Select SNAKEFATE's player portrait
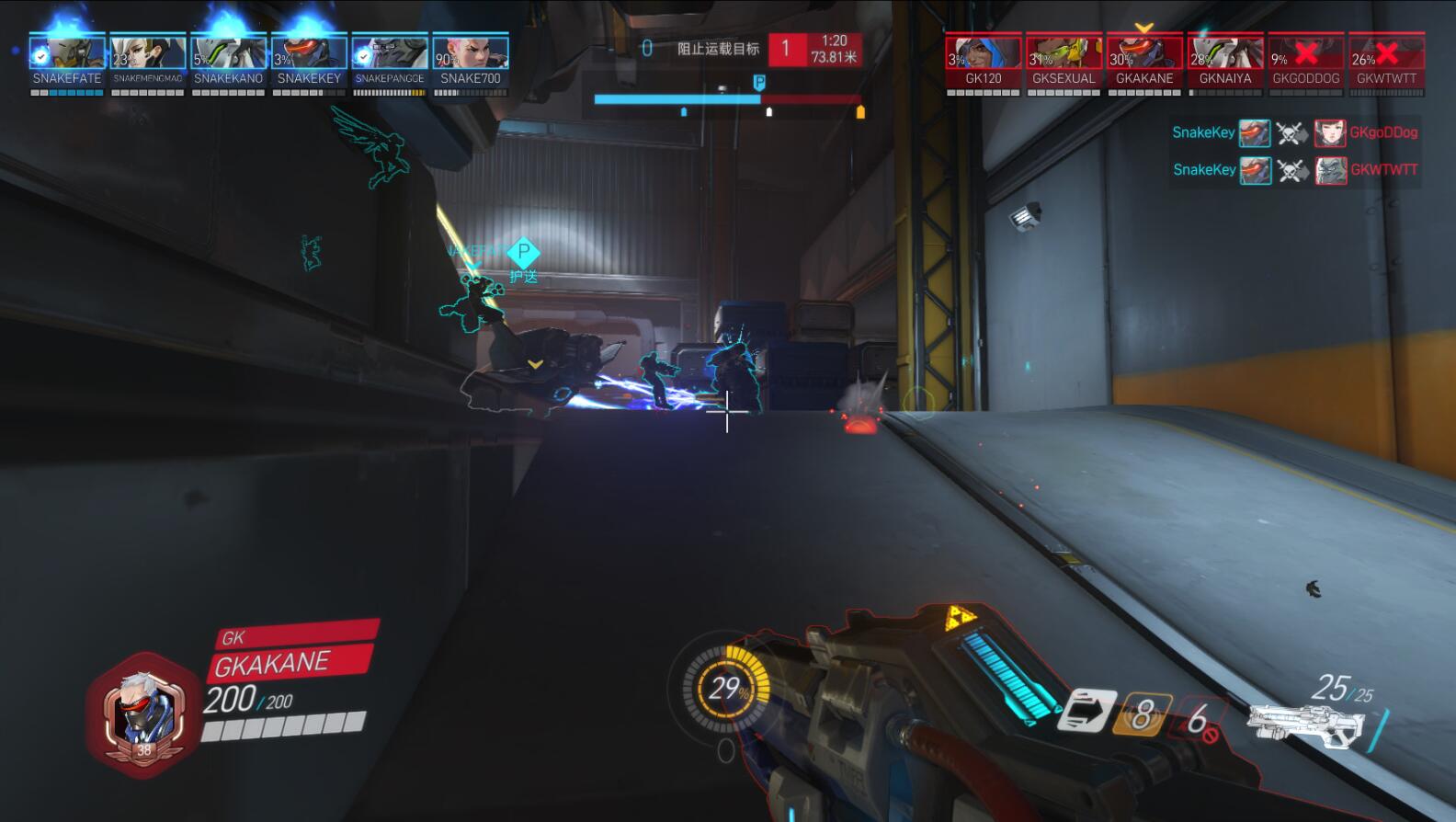This screenshot has width=1456, height=822. point(67,53)
